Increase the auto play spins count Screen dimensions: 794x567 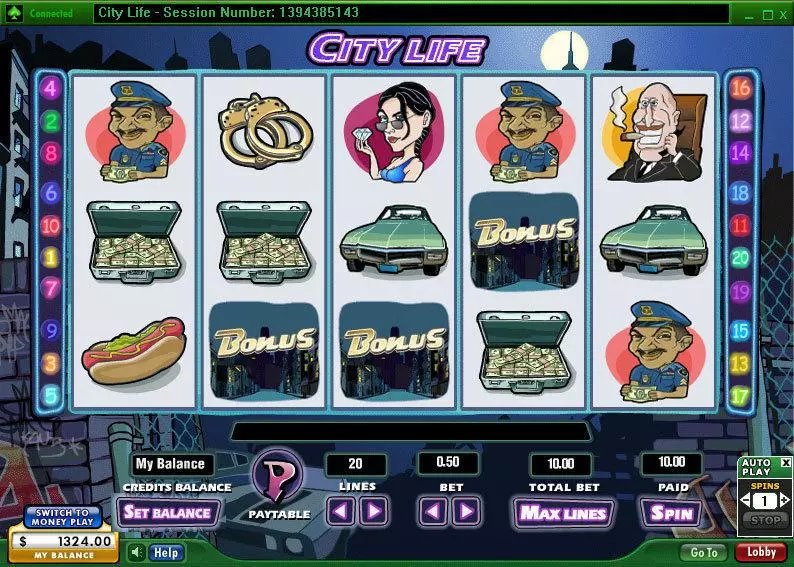click(x=784, y=500)
